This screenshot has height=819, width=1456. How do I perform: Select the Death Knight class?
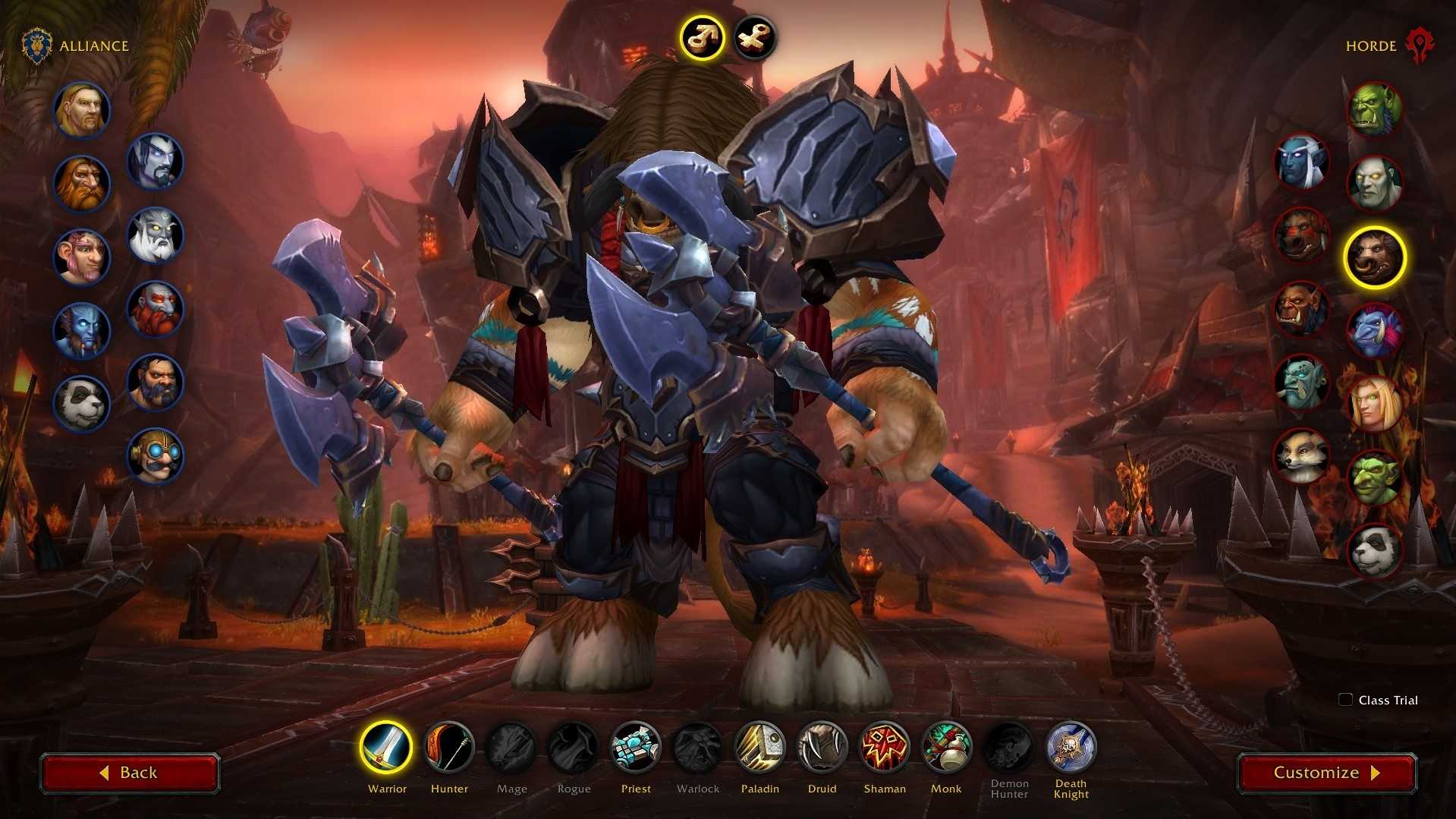tap(1071, 748)
